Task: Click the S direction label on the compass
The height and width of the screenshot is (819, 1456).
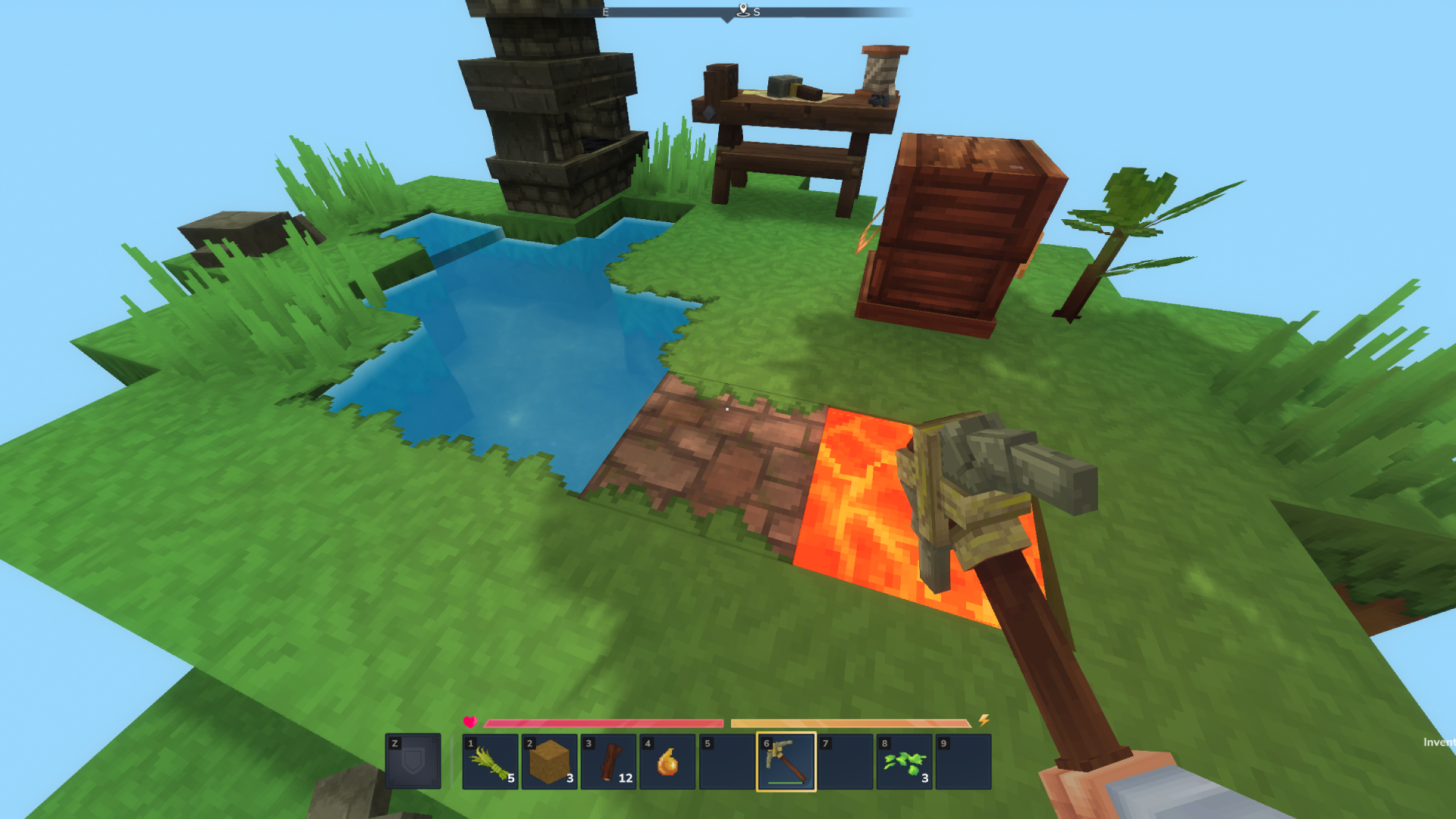Action: click(x=756, y=12)
